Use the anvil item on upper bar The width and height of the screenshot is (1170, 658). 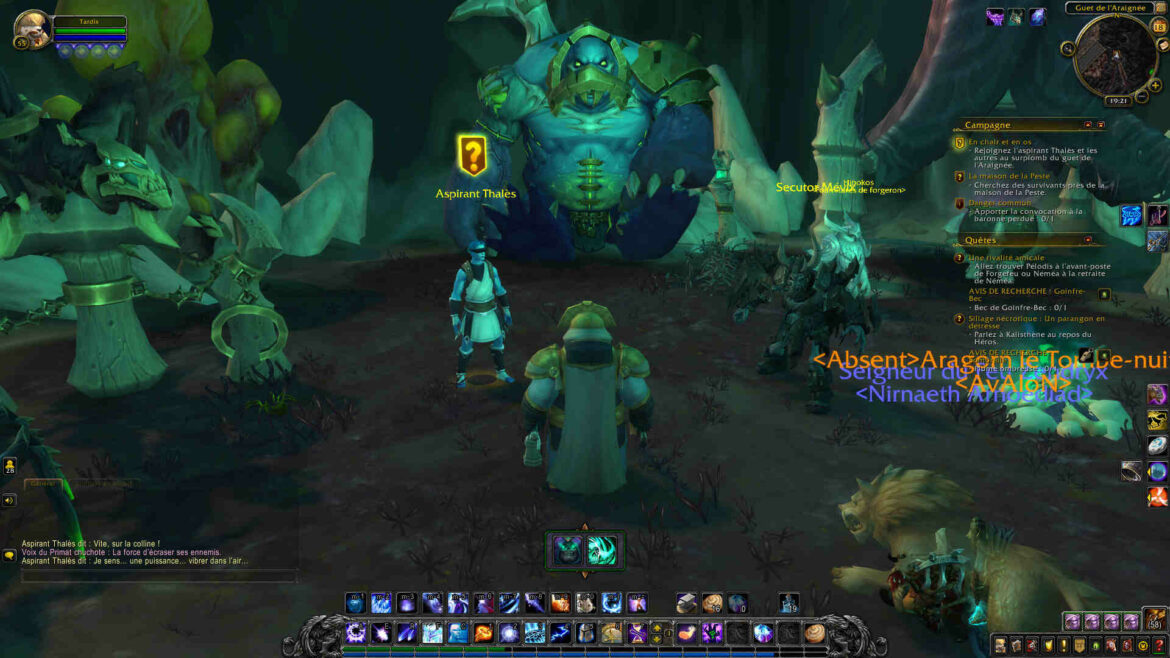pyautogui.click(x=686, y=603)
